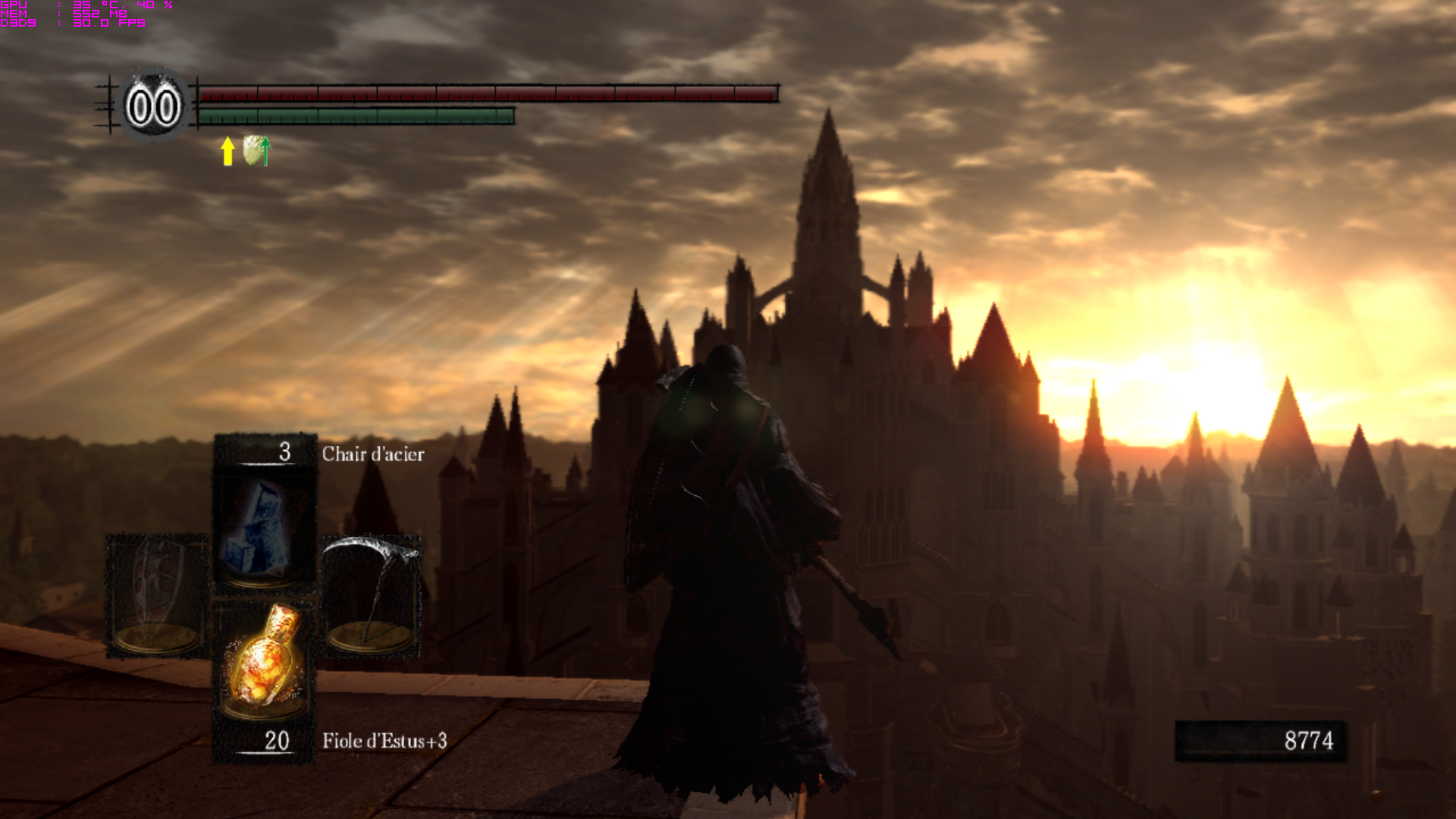Click the shield with green arrow status icon
1456x819 pixels.
(x=256, y=150)
